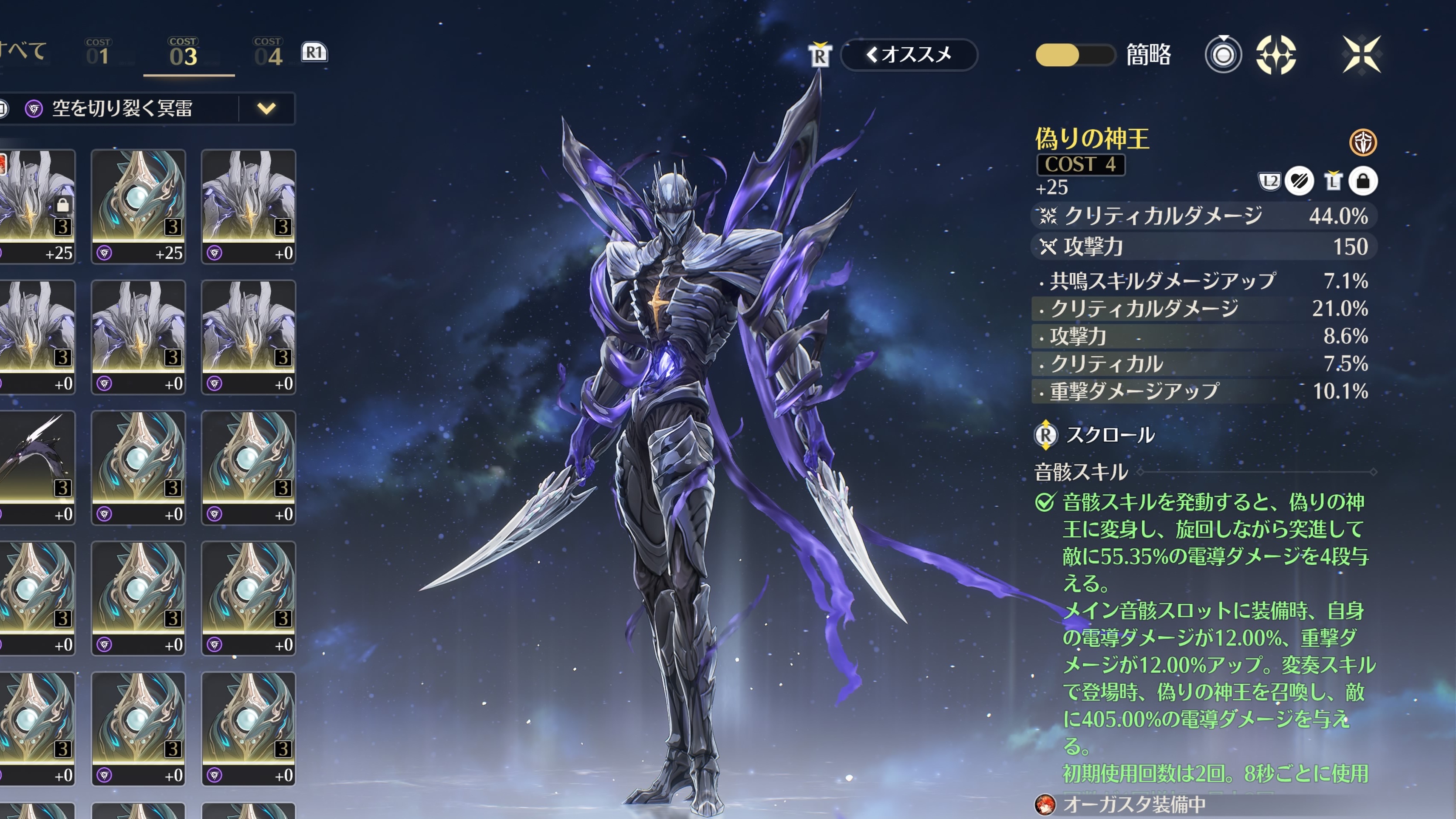Switch to the COST 01 tab
1456x819 pixels.
(x=98, y=53)
